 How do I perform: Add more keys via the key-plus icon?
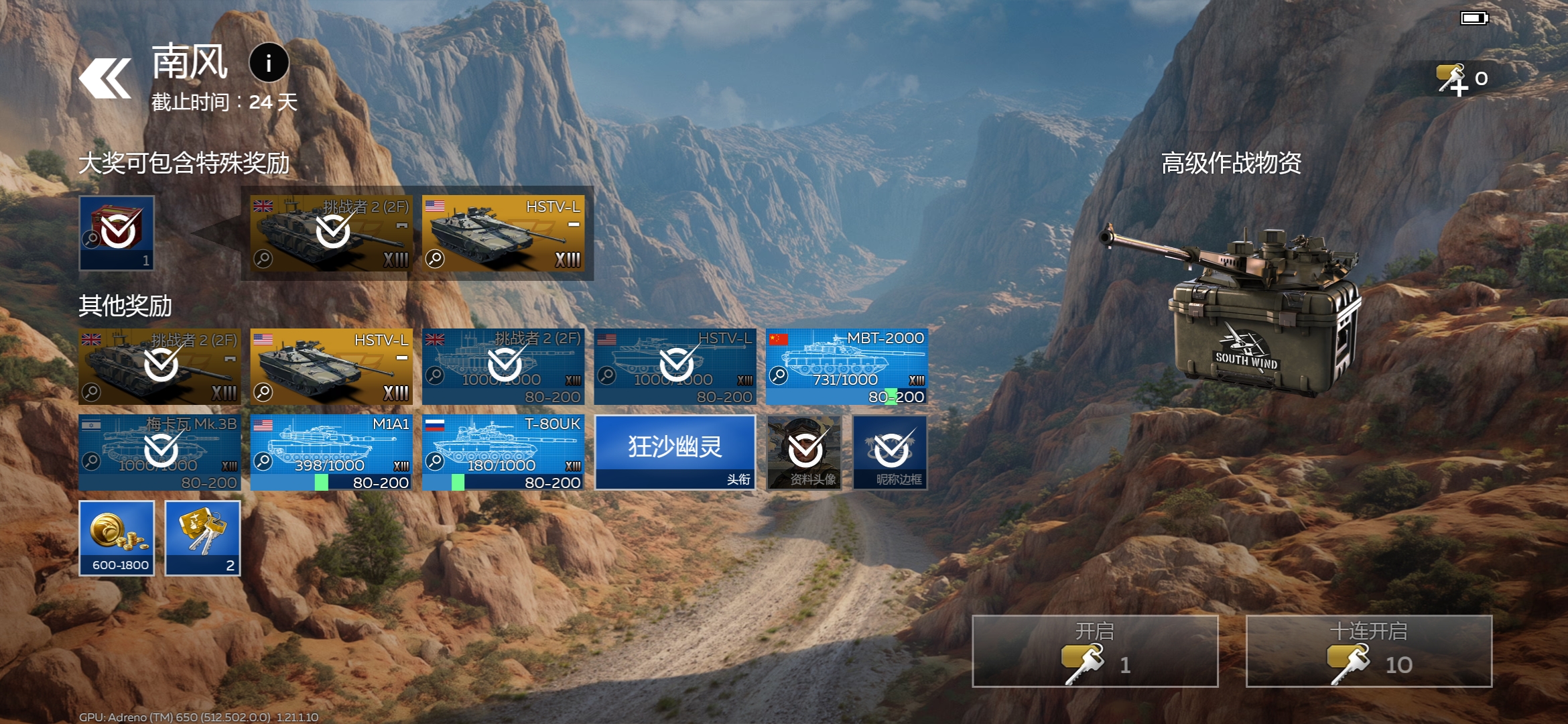(x=1453, y=80)
